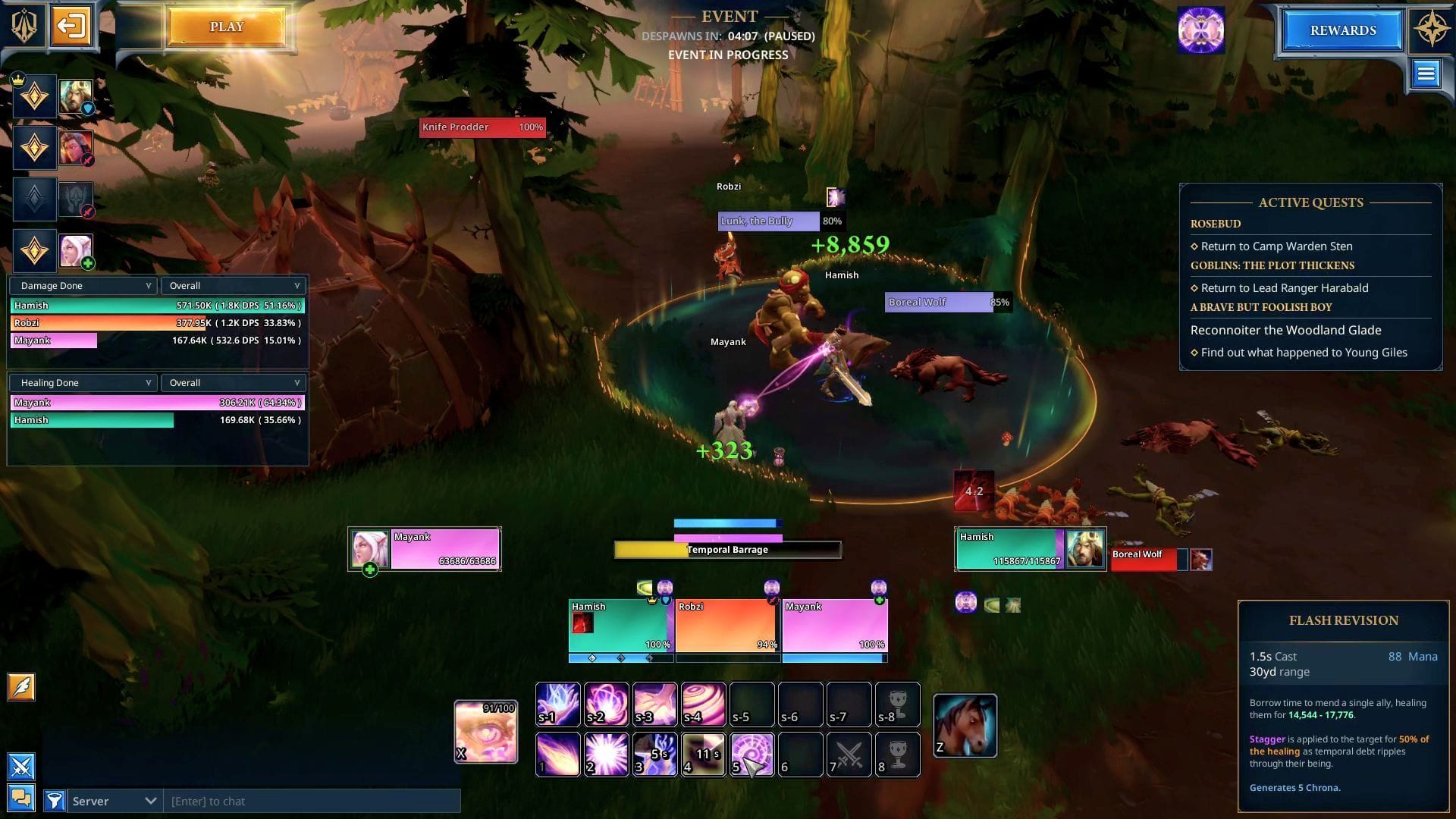Select the horse mount icon bound to Z

click(965, 724)
